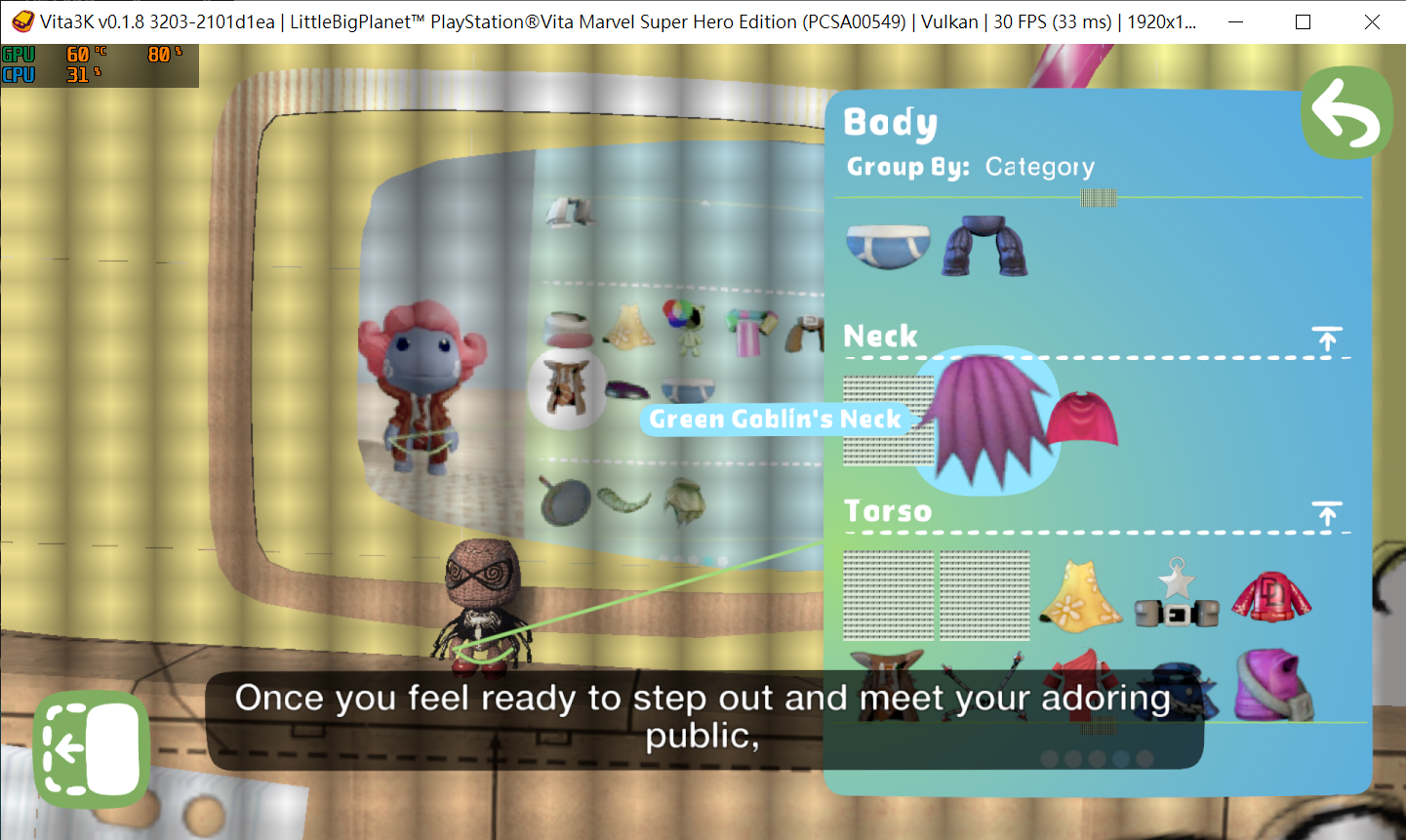This screenshot has height=840, width=1406.
Task: Select the brown robe torso item
Action: (888, 678)
